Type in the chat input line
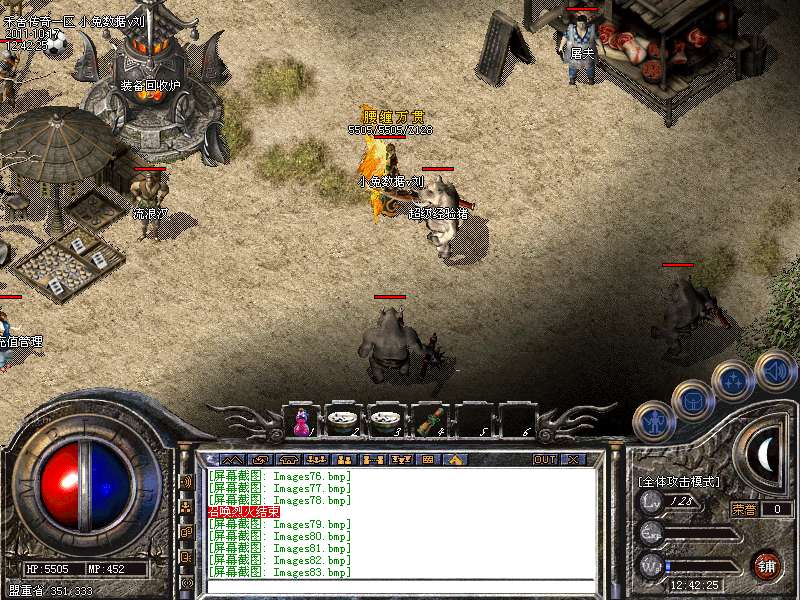Image resolution: width=800 pixels, height=600 pixels. tap(400, 586)
